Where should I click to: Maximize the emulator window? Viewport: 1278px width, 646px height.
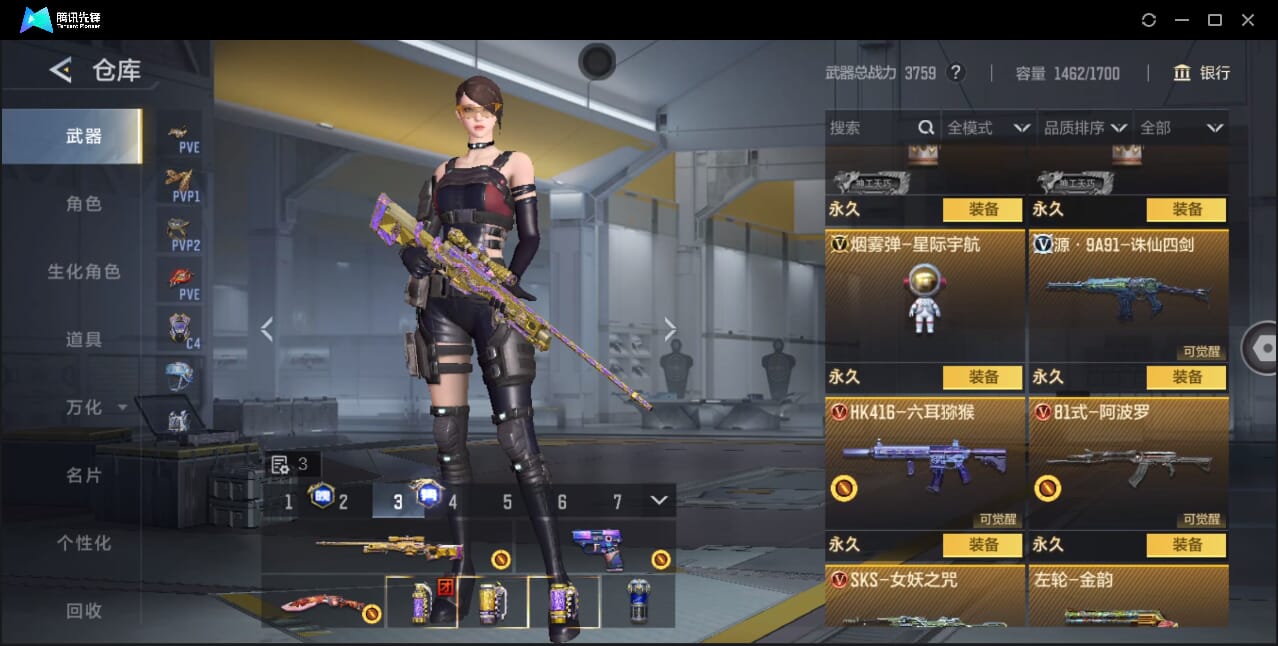tap(1215, 20)
